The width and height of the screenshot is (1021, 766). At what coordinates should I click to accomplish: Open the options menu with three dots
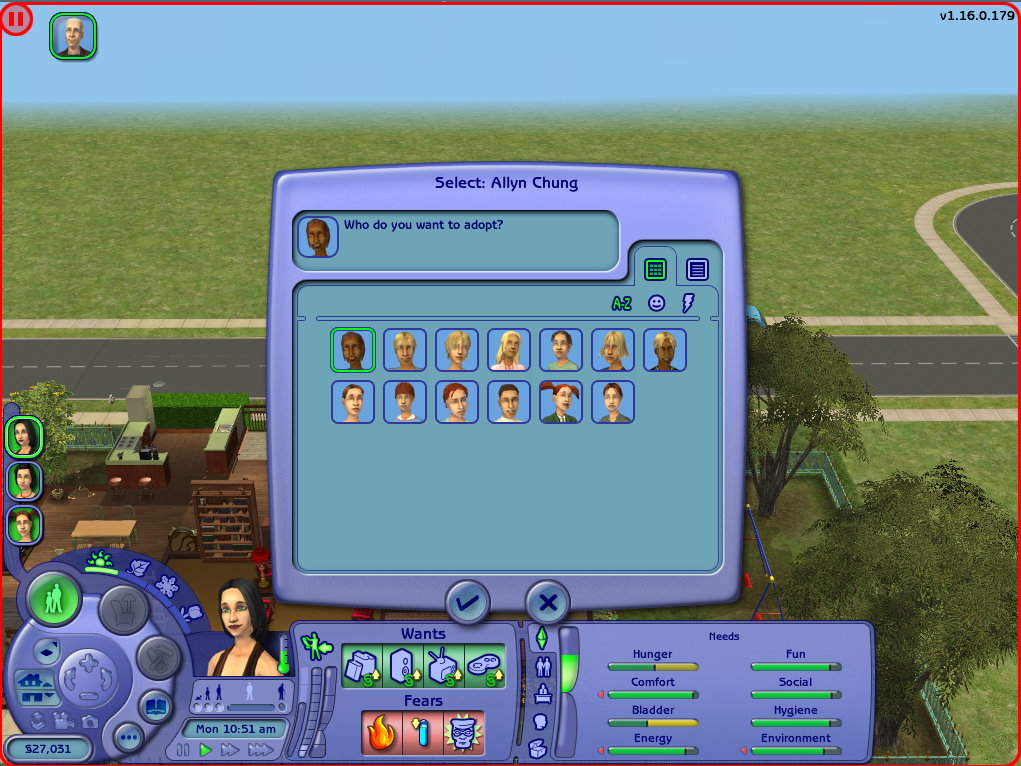pyautogui.click(x=128, y=739)
